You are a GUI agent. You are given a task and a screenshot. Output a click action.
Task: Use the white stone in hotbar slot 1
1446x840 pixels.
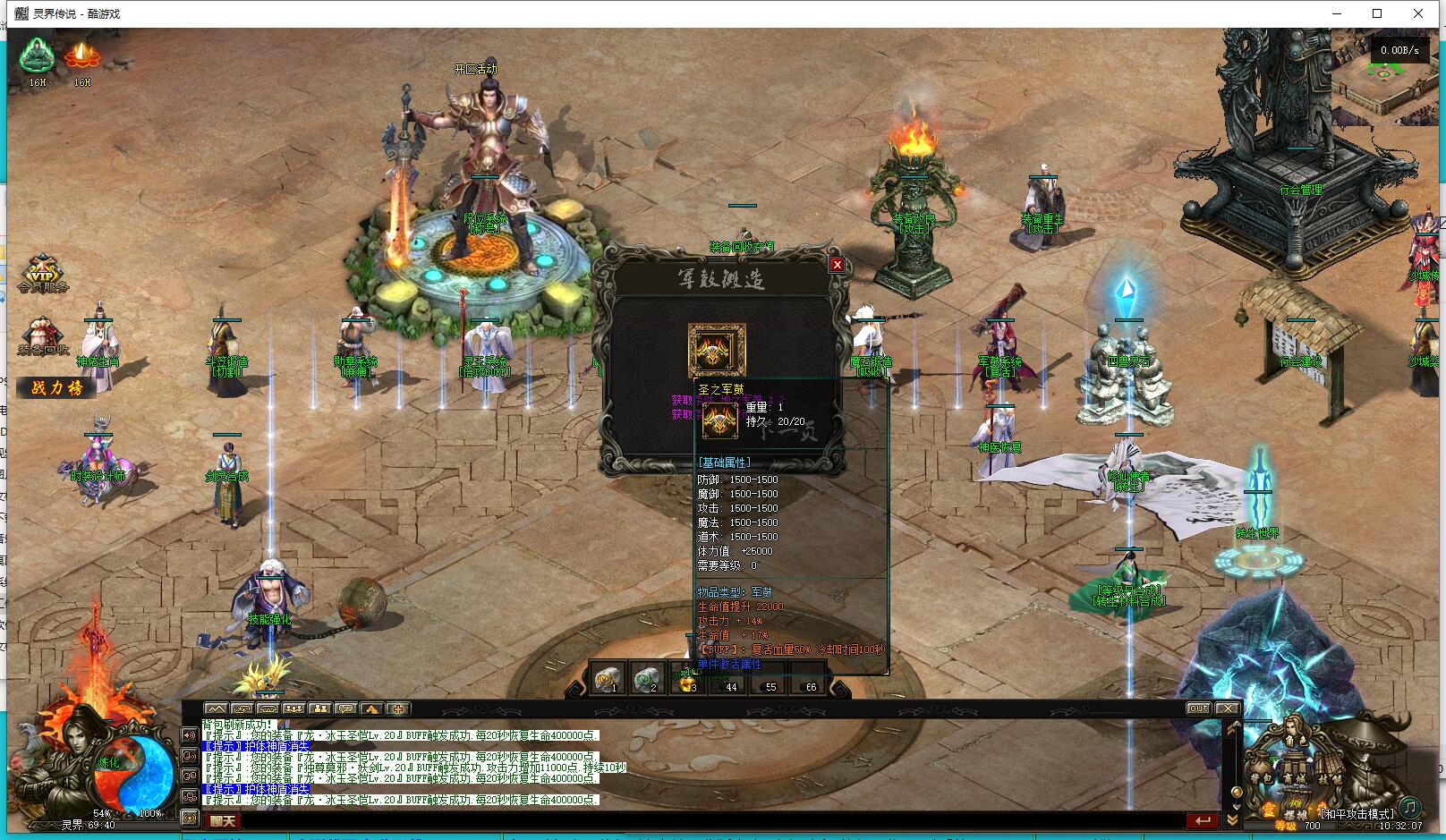tap(609, 679)
